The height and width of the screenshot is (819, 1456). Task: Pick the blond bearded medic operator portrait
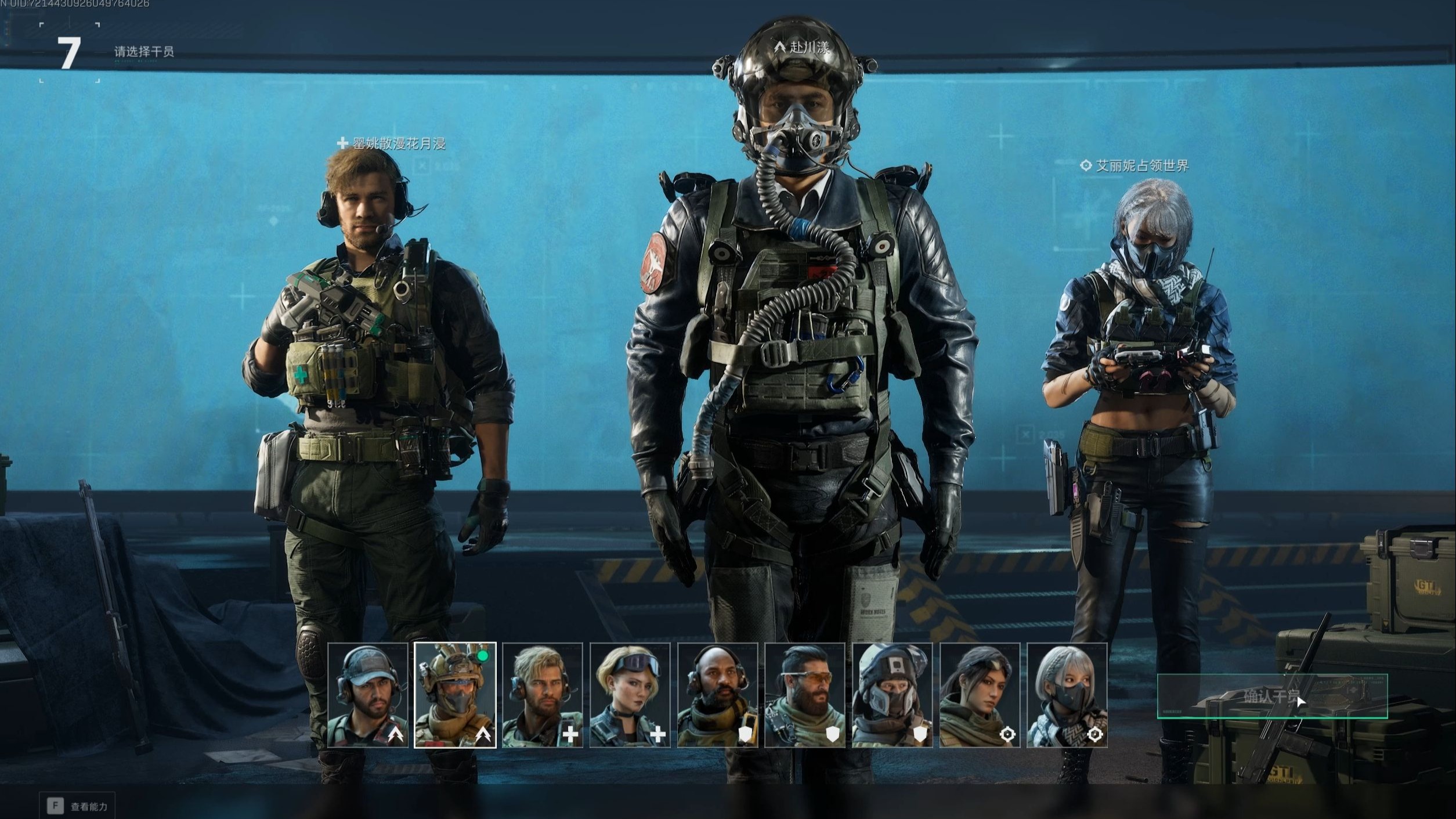542,695
